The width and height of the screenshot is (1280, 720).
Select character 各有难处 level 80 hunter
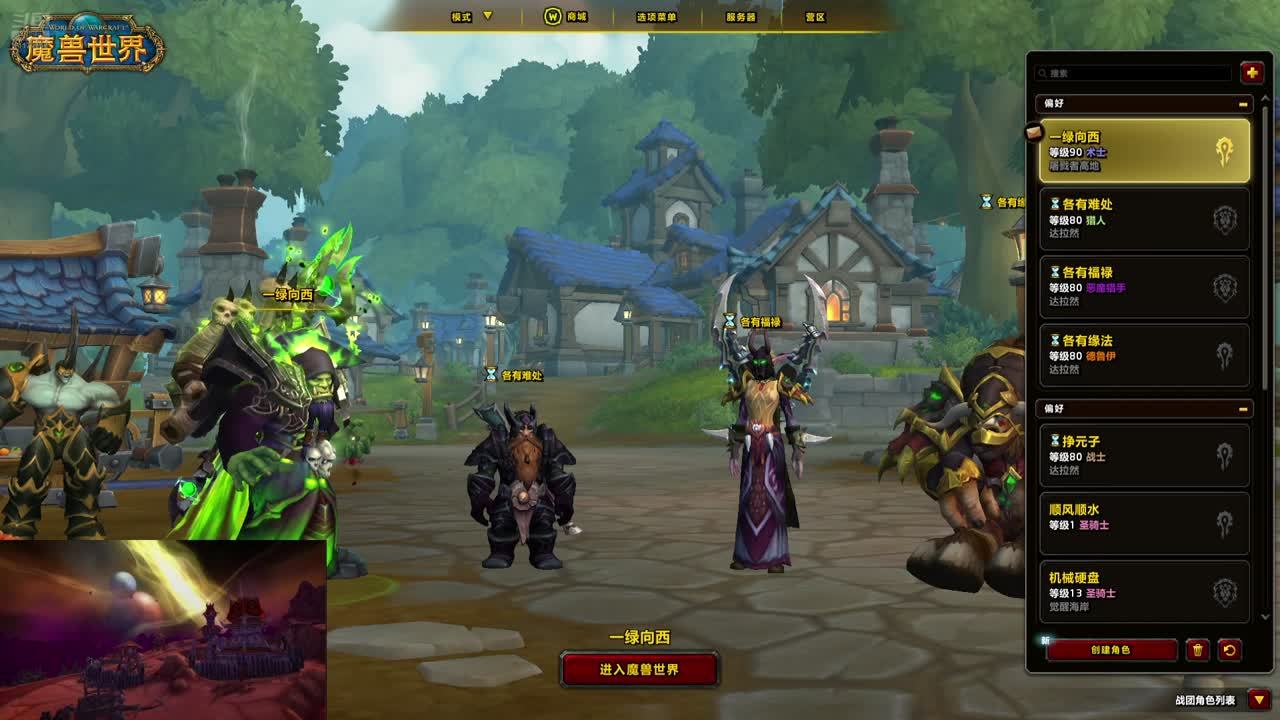(x=1144, y=219)
